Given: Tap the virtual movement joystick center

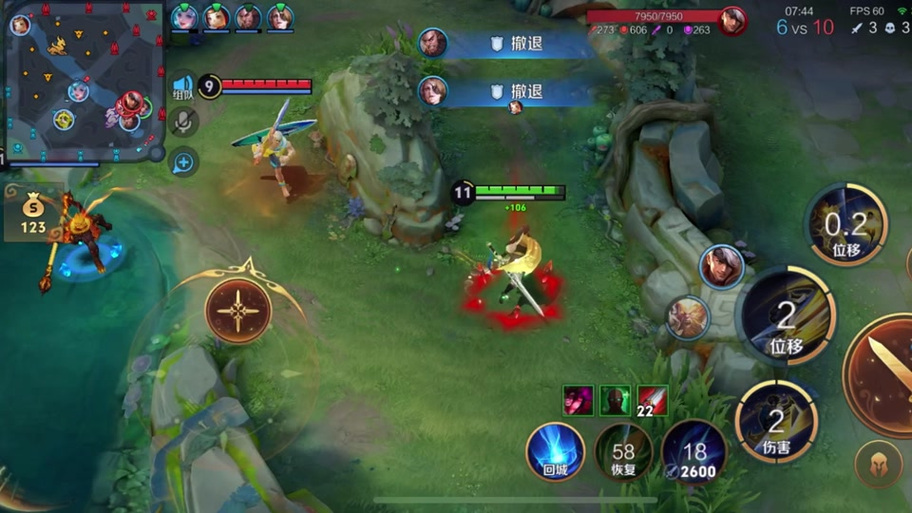Looking at the screenshot, I should (238, 310).
